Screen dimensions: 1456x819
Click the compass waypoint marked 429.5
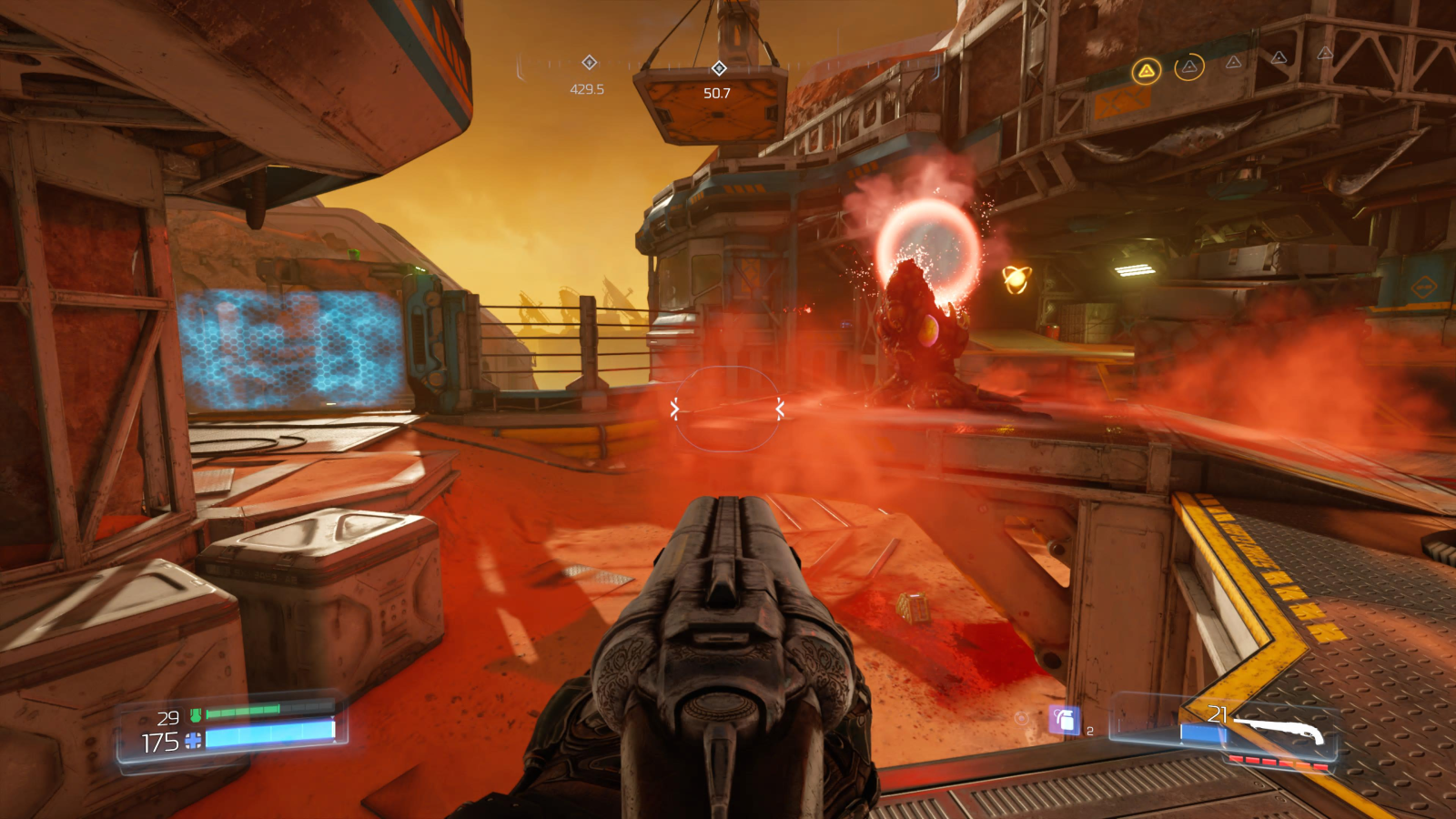pos(590,62)
